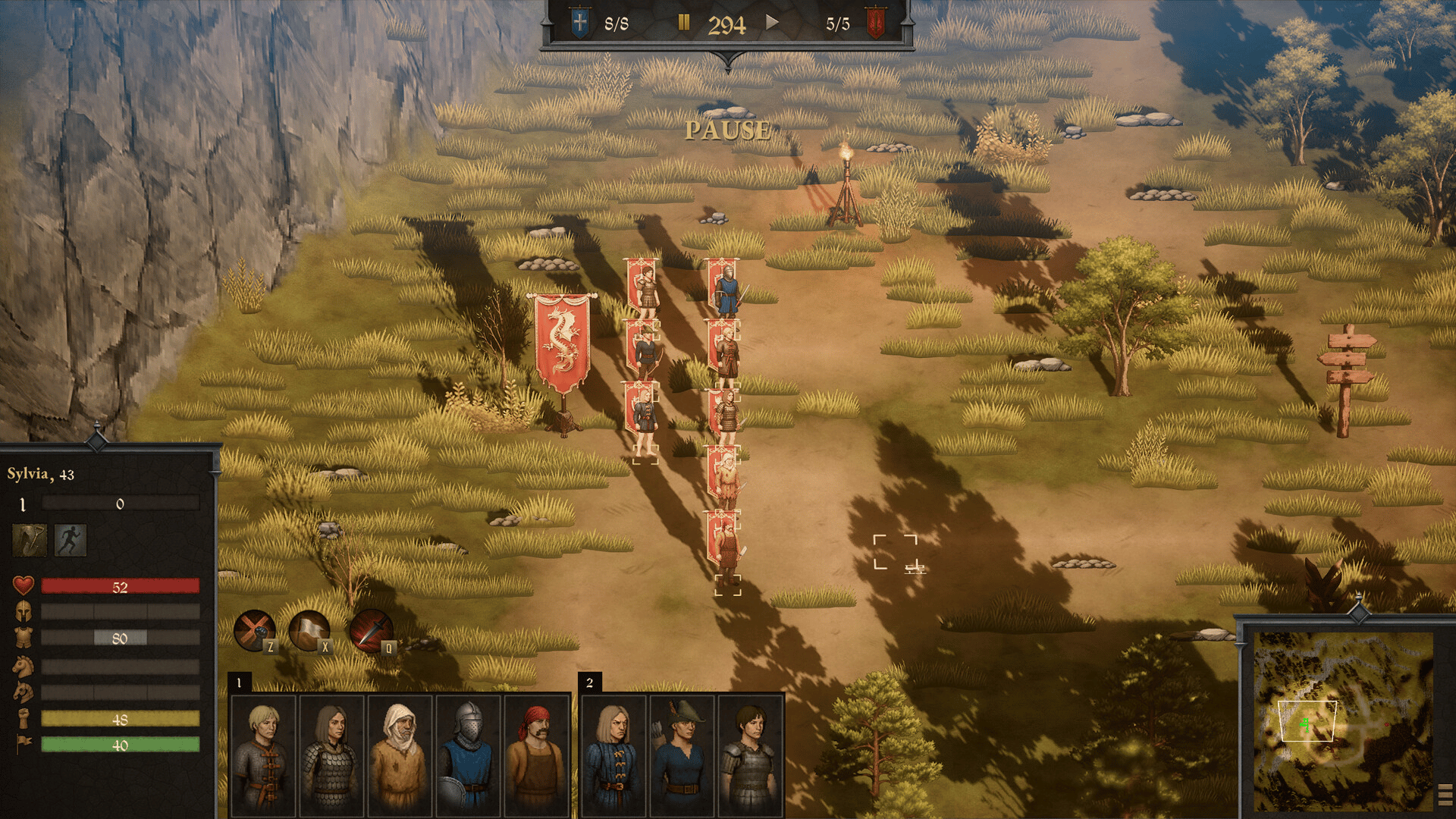Select the shovel and axe skill icon
This screenshot has height=819, width=1456.
(x=30, y=540)
